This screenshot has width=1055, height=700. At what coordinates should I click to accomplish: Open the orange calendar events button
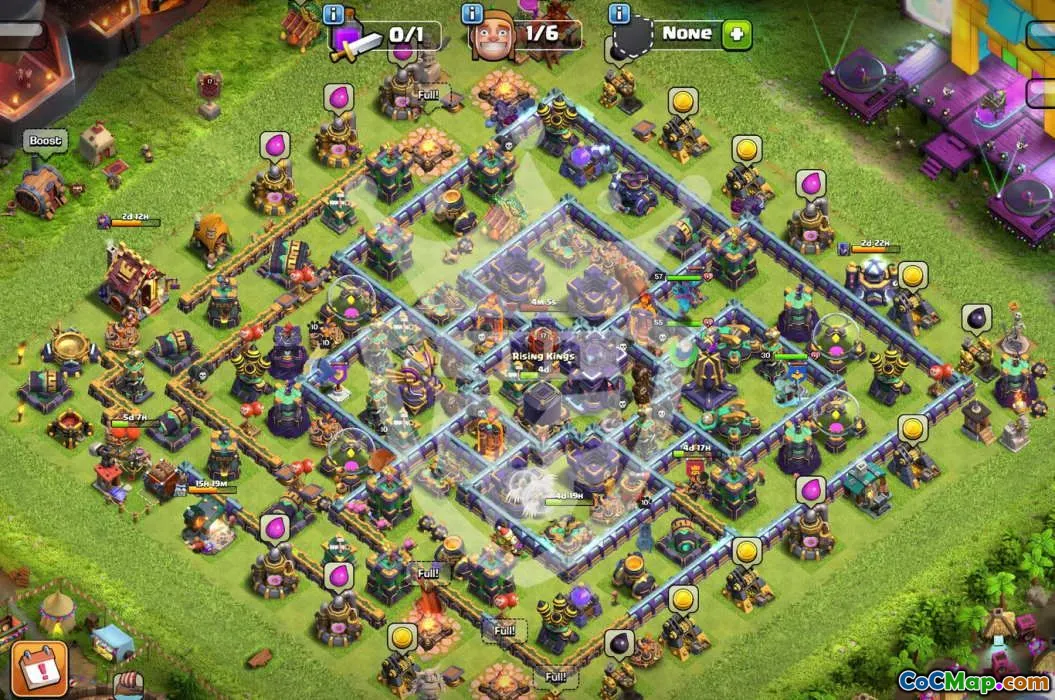coord(39,669)
